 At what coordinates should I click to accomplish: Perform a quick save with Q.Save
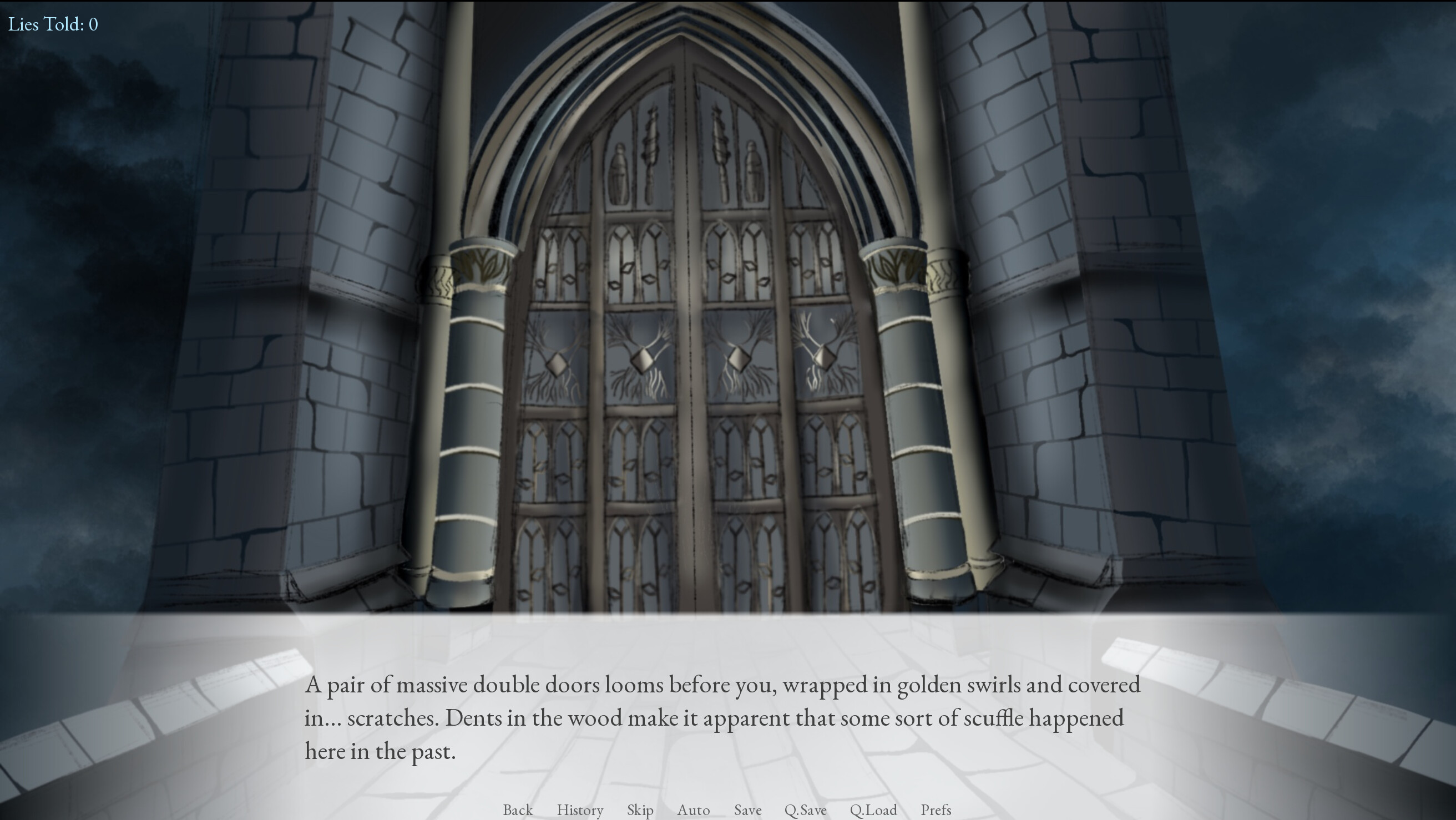pos(806,810)
